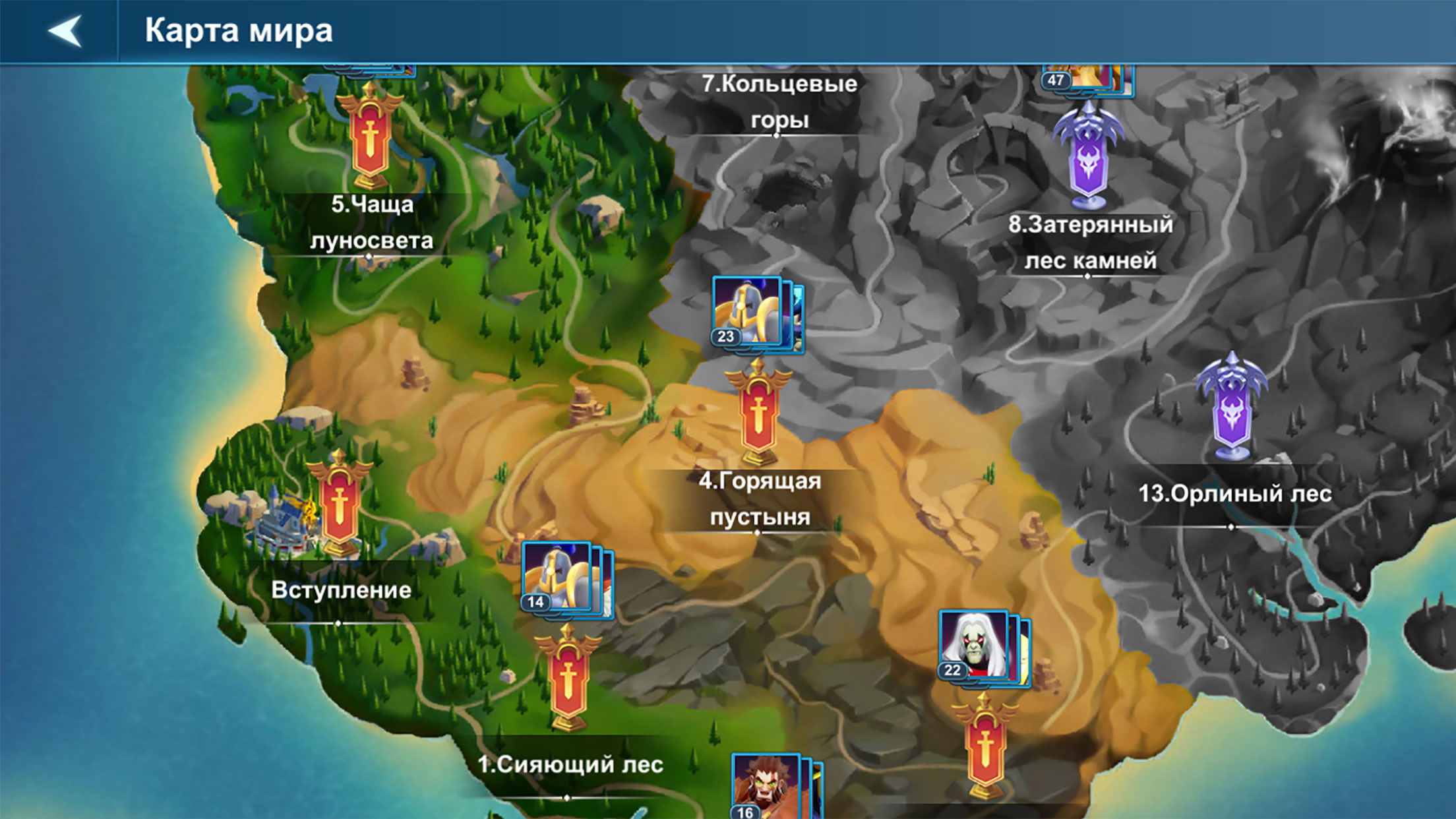Choose the 4.Горящая пустыня banner
1456x819 pixels.
click(758, 413)
